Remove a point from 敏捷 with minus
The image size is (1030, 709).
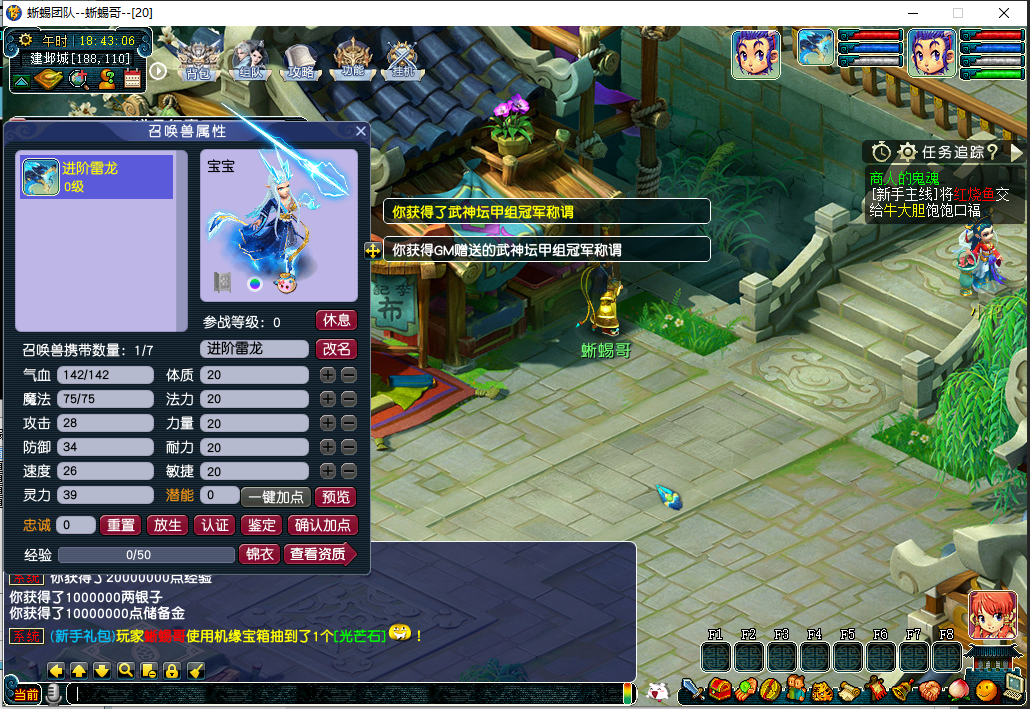click(x=348, y=471)
